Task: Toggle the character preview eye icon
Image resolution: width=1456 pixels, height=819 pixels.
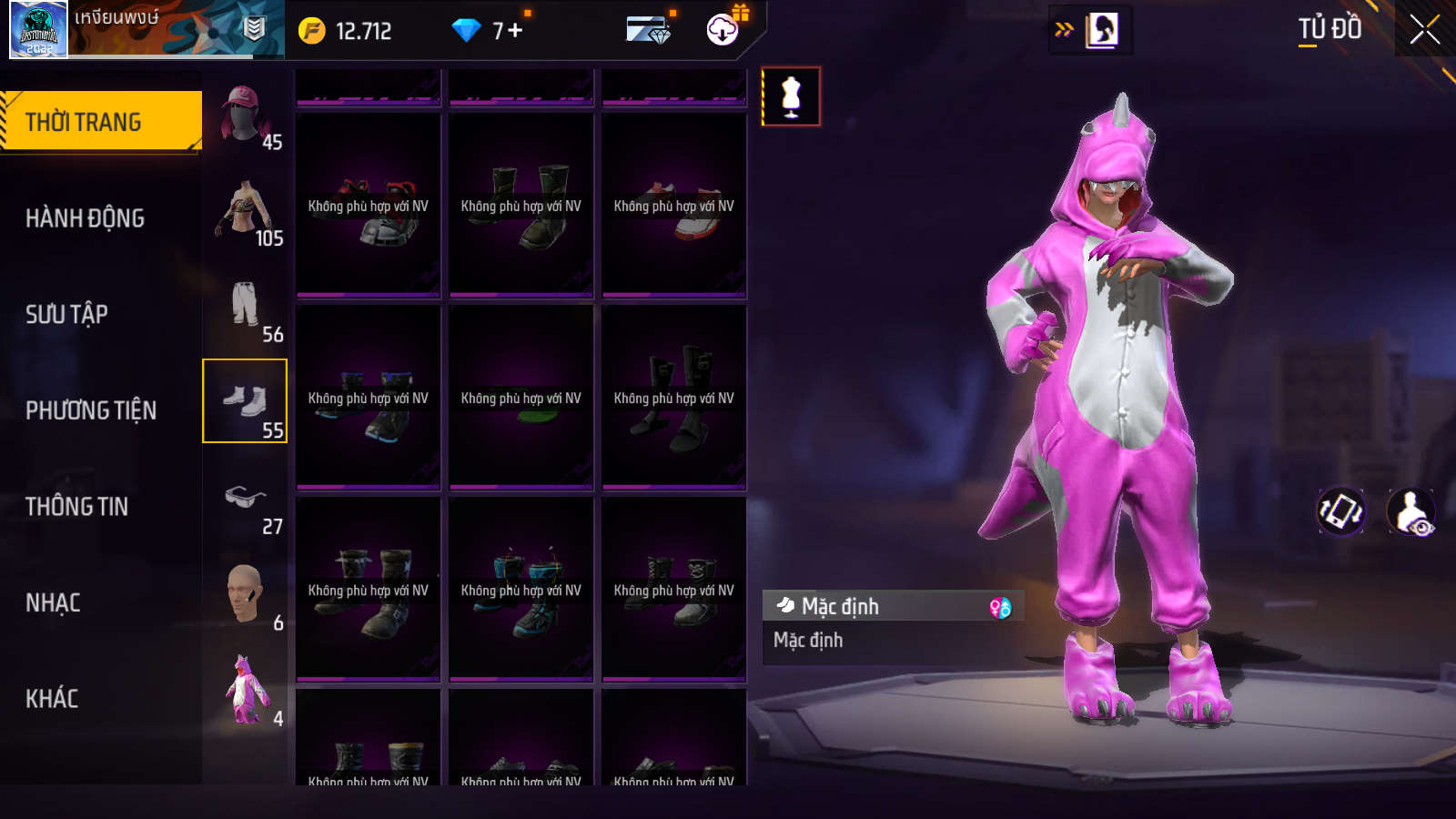Action: click(x=1411, y=512)
